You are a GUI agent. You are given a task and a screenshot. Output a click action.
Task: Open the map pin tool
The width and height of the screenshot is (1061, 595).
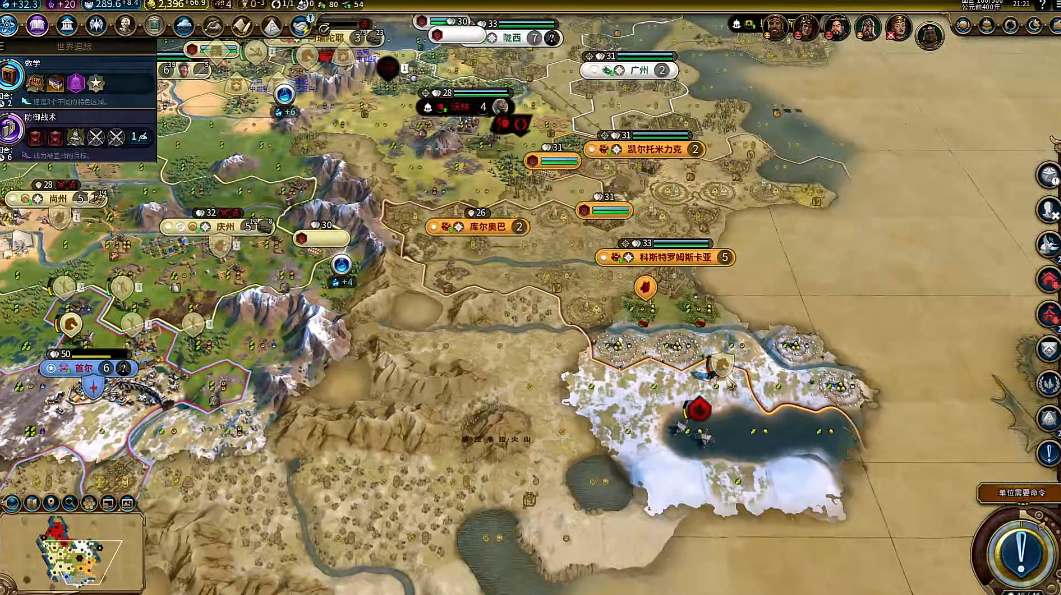[x=50, y=502]
